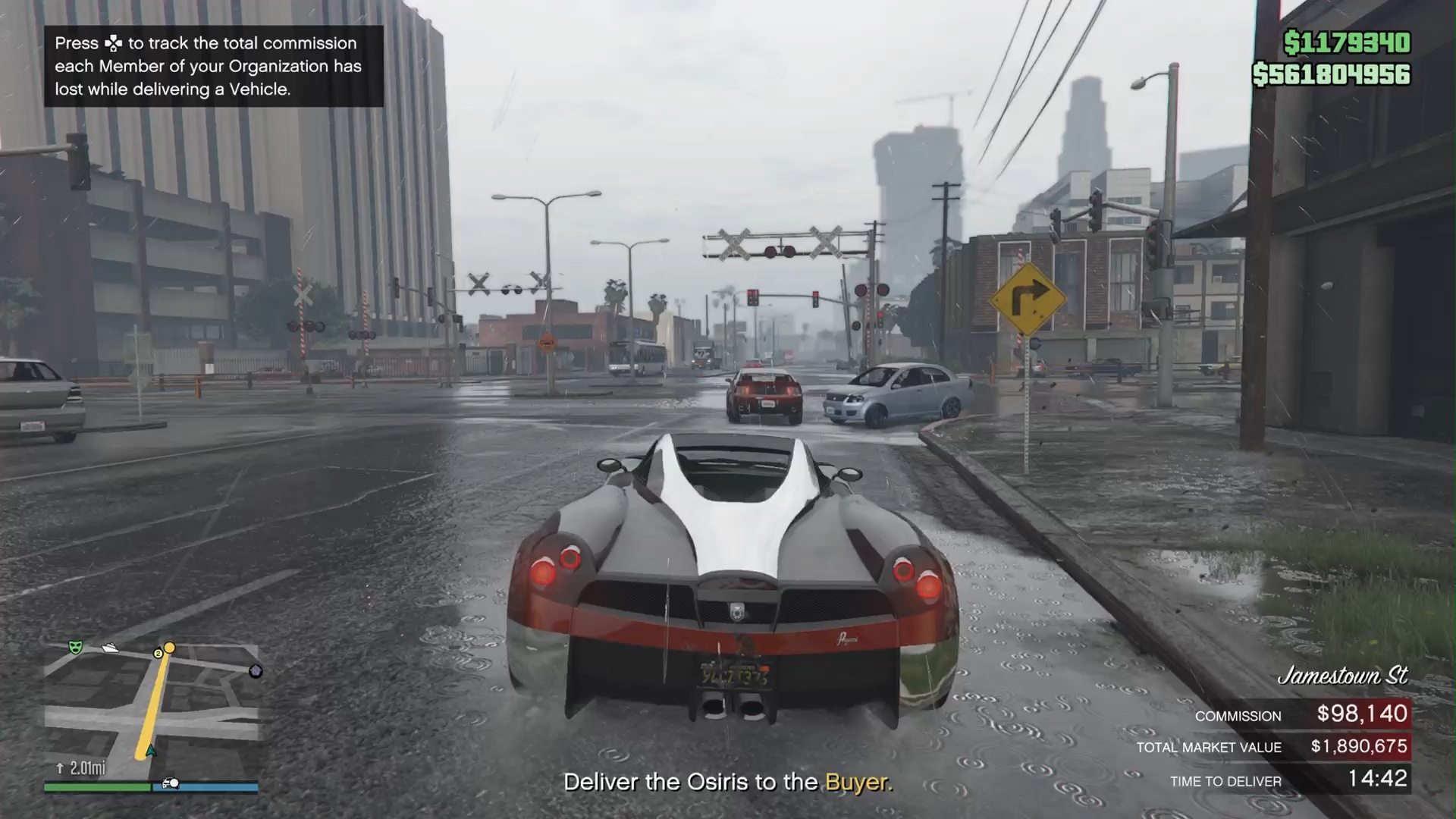Viewport: 1456px width, 819px height.
Task: Select the numbered 2 blip on minimap
Action: (x=158, y=653)
